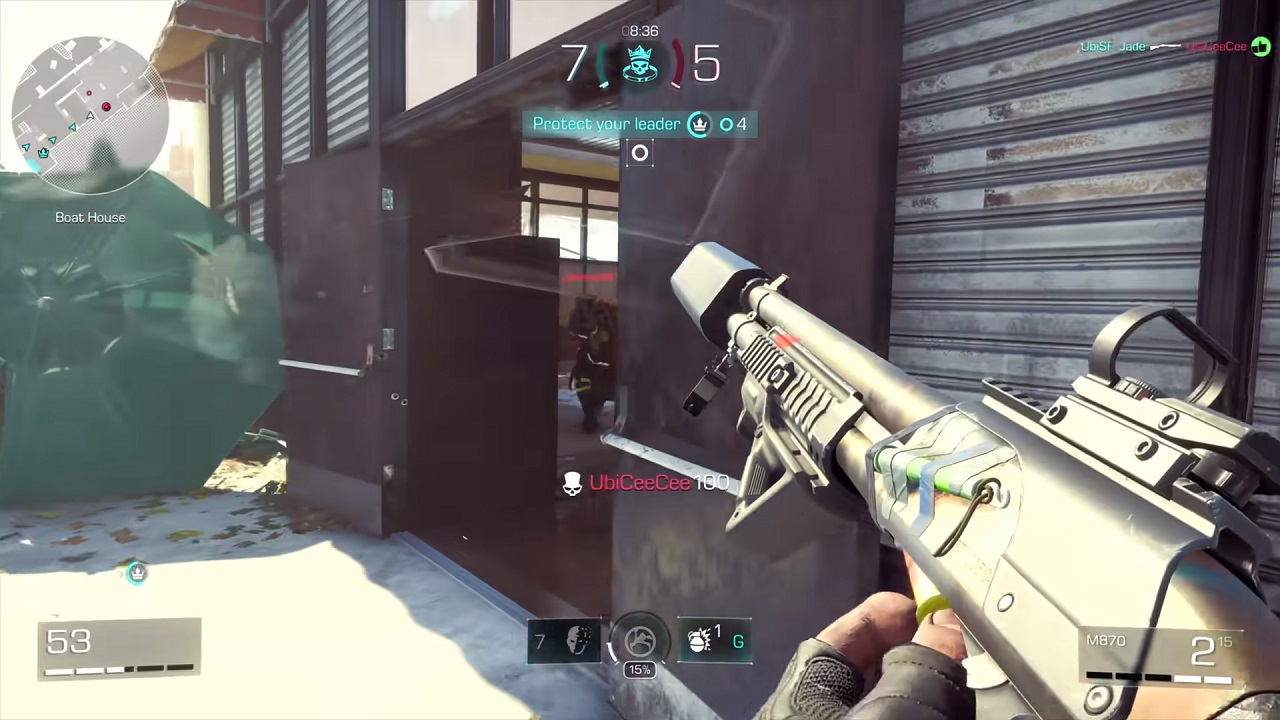The image size is (1280, 720).
Task: Select the square objective marker below the tracker
Action: [640, 153]
